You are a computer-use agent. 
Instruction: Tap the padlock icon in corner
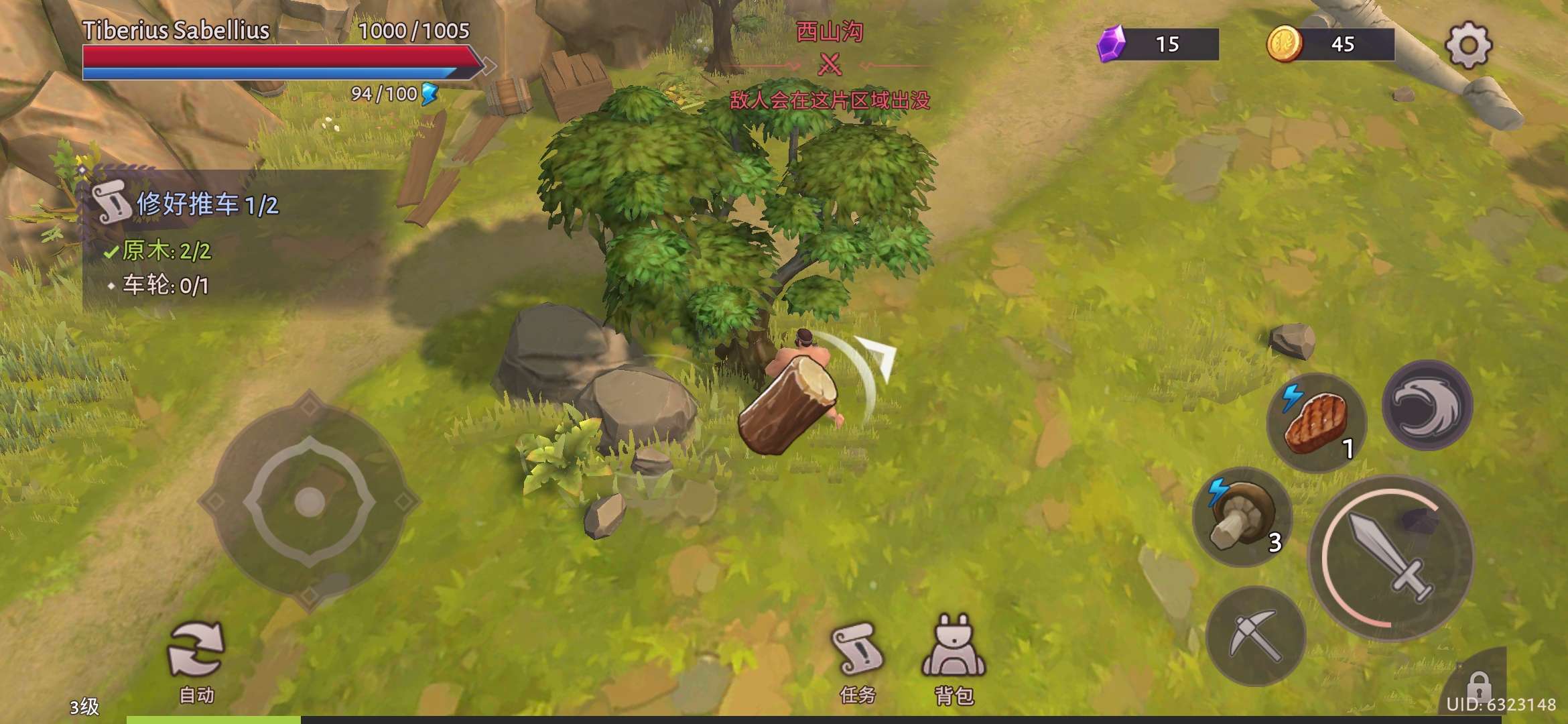click(x=1478, y=685)
